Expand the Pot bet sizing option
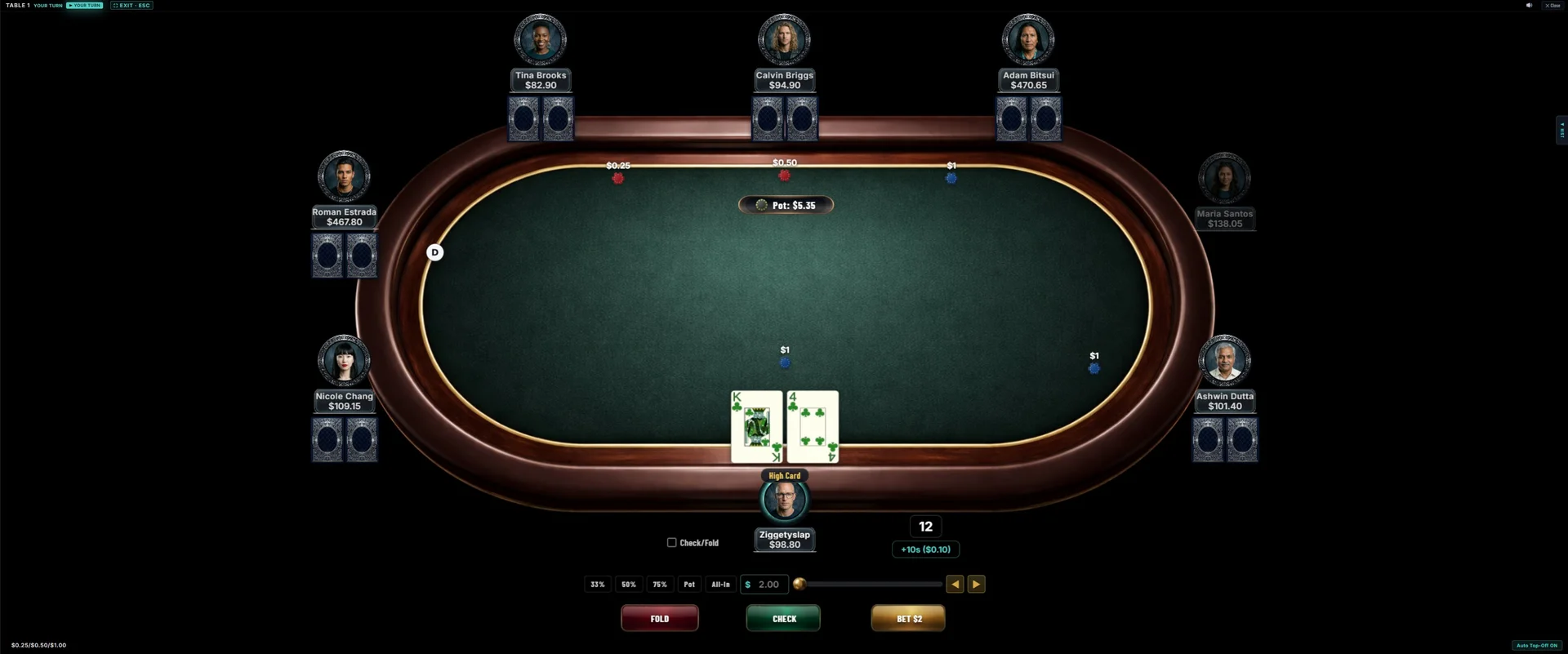The image size is (1568, 654). click(689, 584)
